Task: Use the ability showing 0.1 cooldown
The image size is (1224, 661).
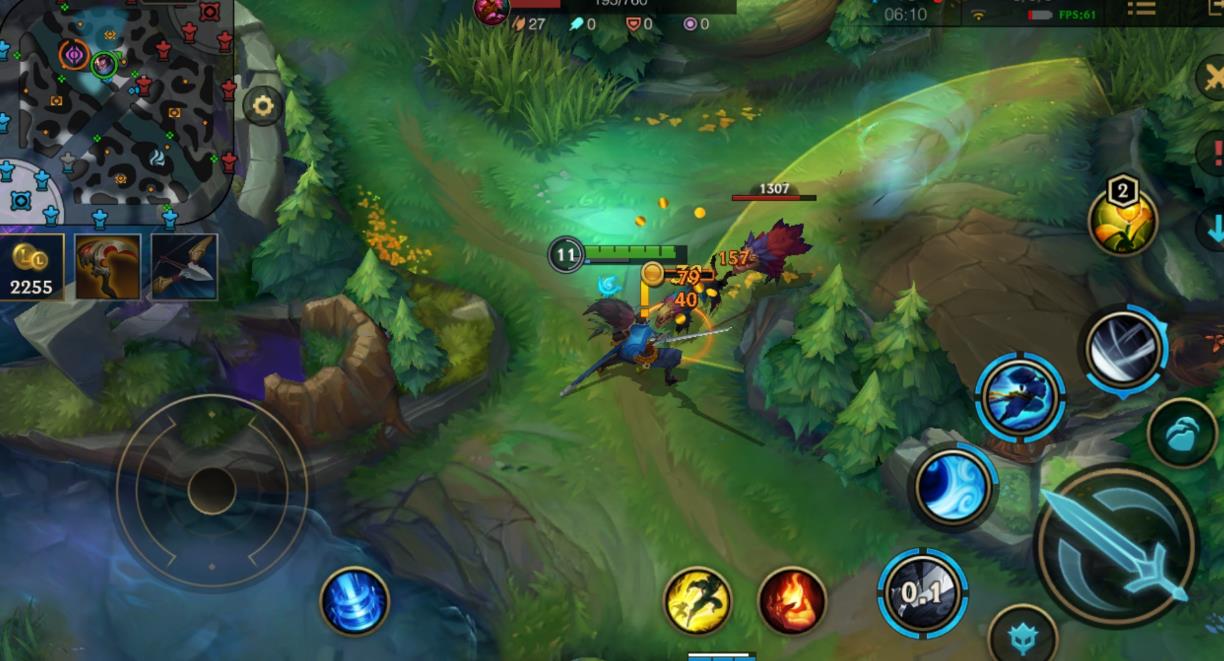Action: point(922,593)
